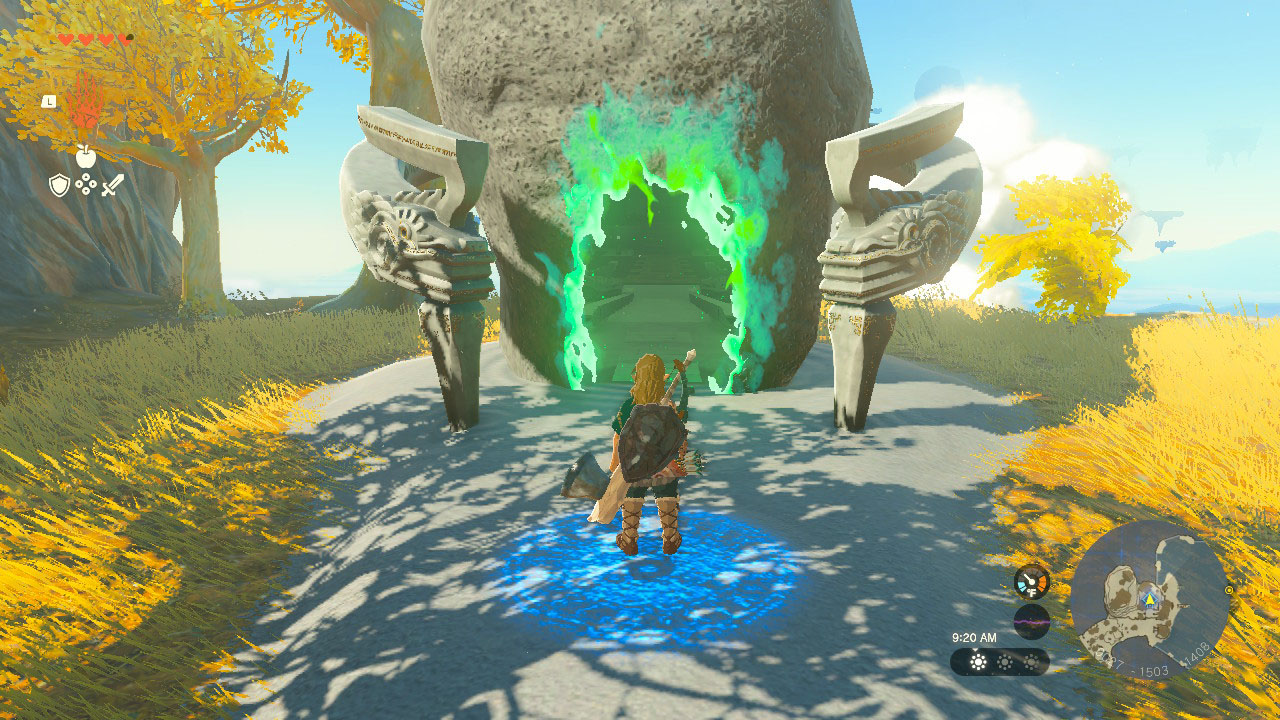The width and height of the screenshot is (1280, 720).
Task: Click the glowing red ability hand icon
Action: [86, 100]
